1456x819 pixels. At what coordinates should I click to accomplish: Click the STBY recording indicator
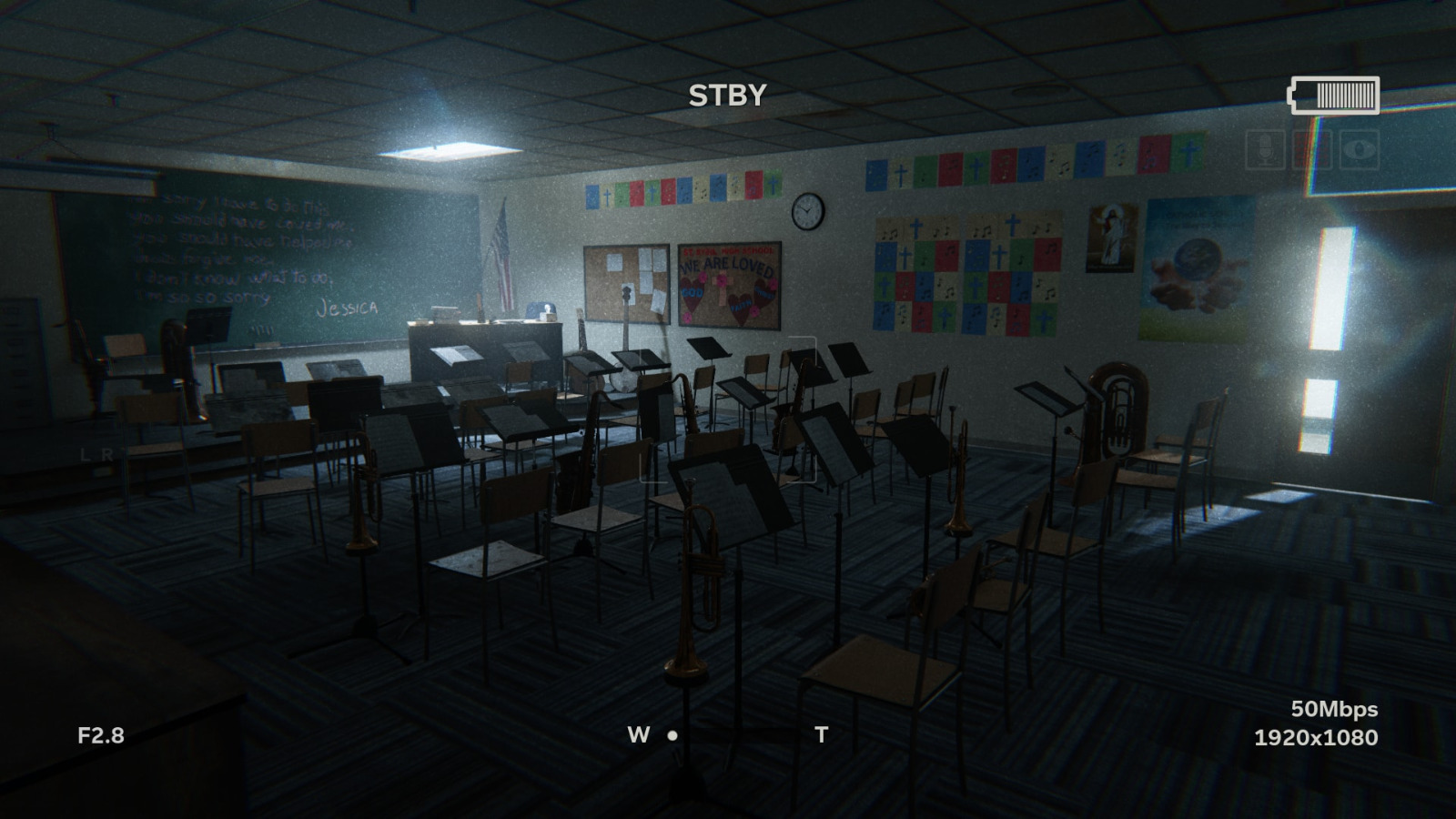(x=727, y=96)
